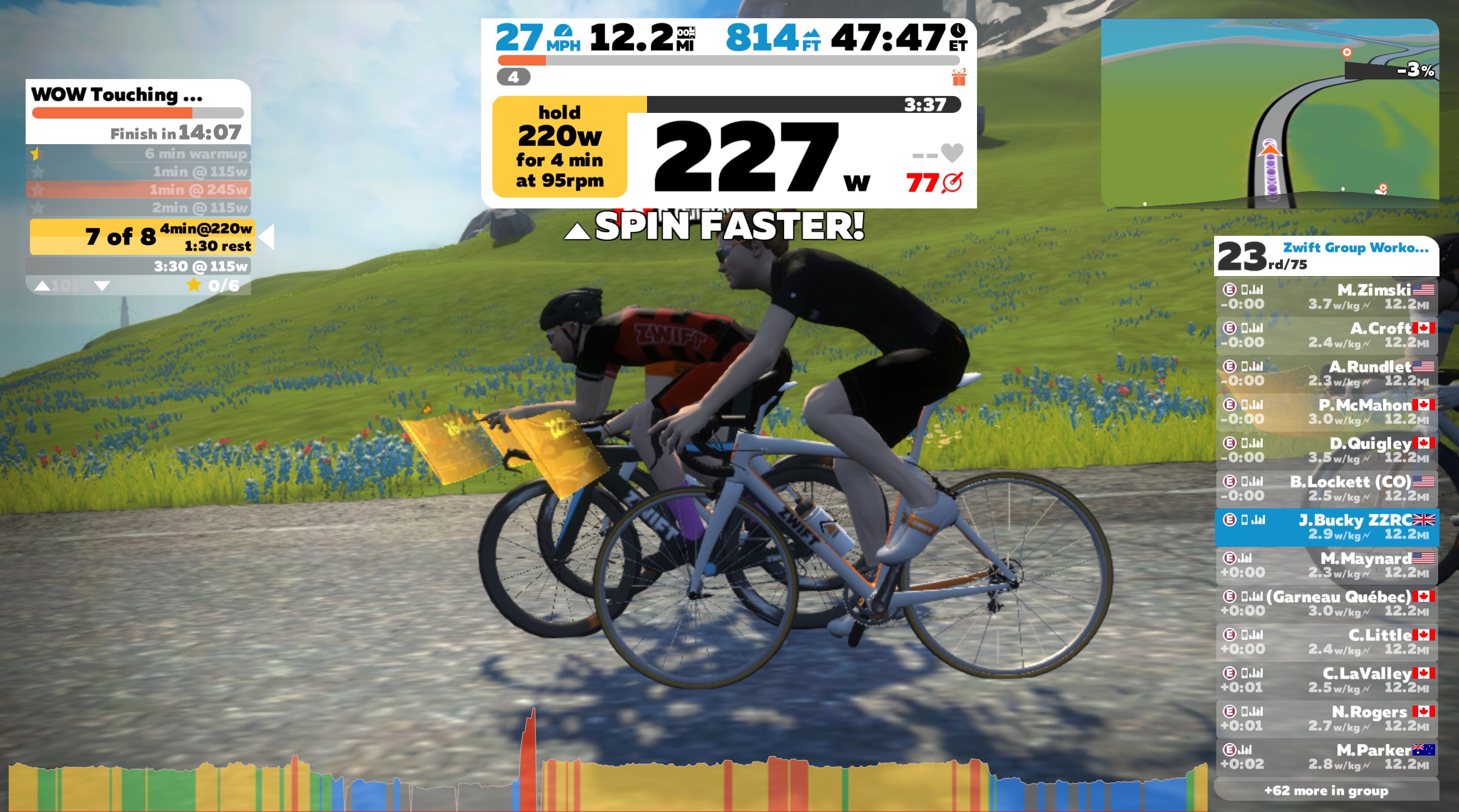This screenshot has width=1459, height=812.
Task: Click the minimap route view
Action: 1269,113
